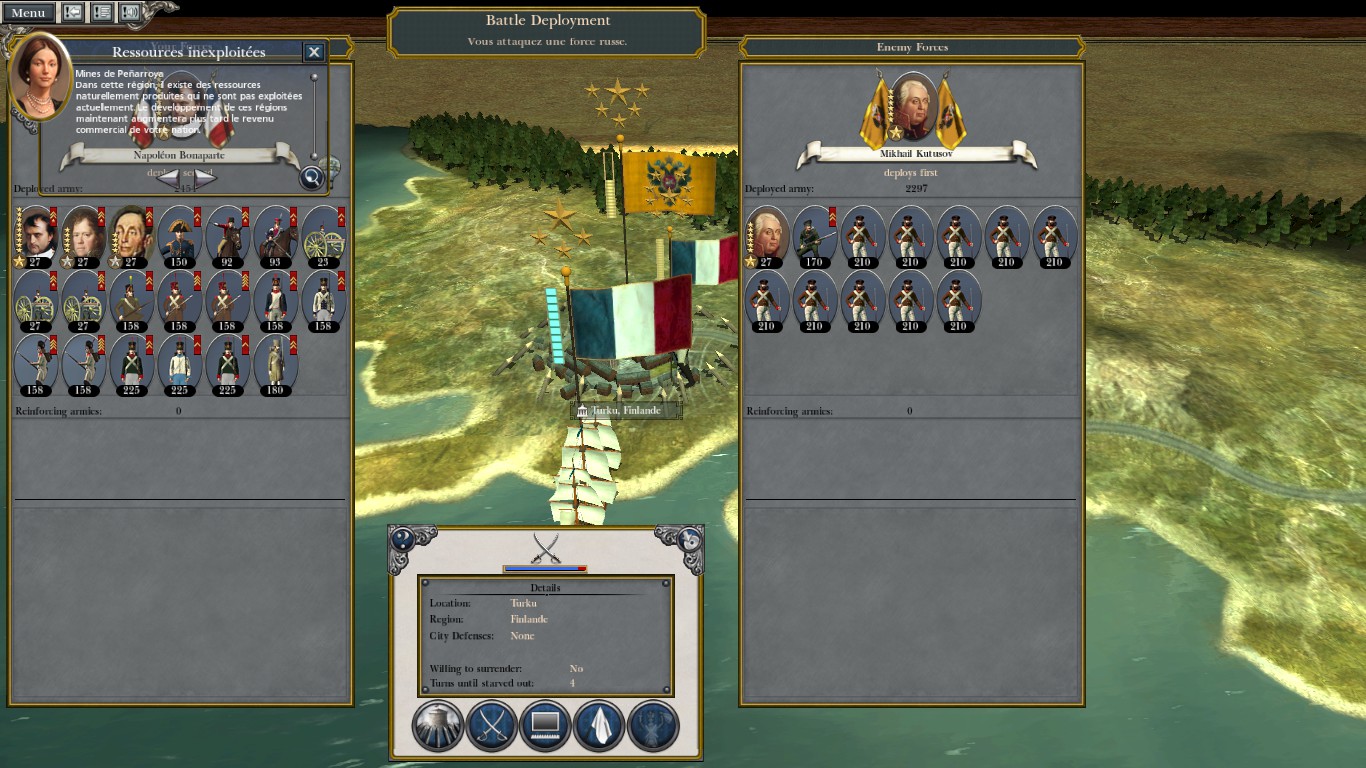The width and height of the screenshot is (1366, 768).
Task: Select the cavalry unit card showing 92
Action: tap(228, 237)
